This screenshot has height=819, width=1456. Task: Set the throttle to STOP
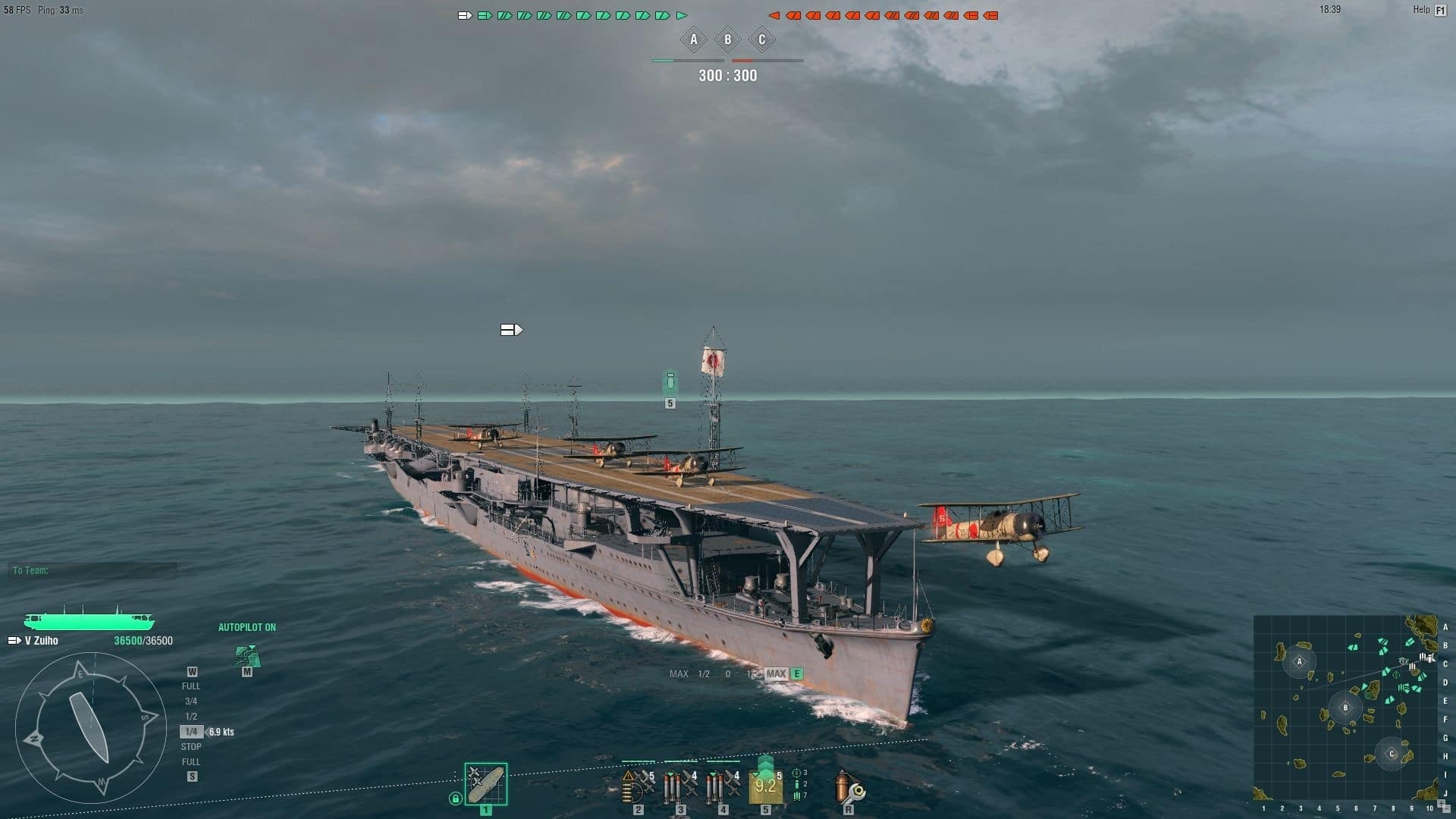(x=191, y=747)
